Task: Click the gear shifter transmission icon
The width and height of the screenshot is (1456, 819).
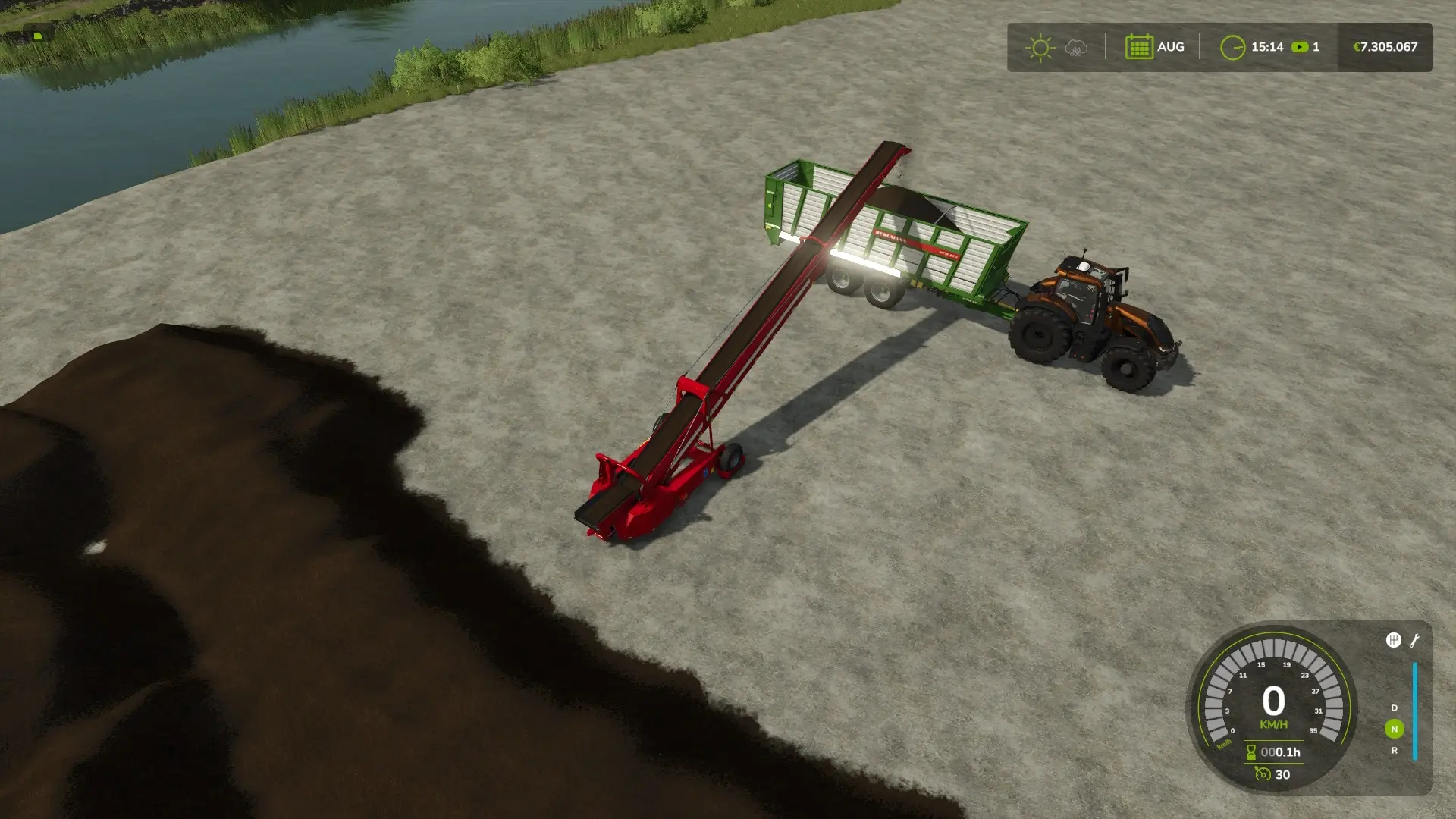Action: tap(1393, 641)
